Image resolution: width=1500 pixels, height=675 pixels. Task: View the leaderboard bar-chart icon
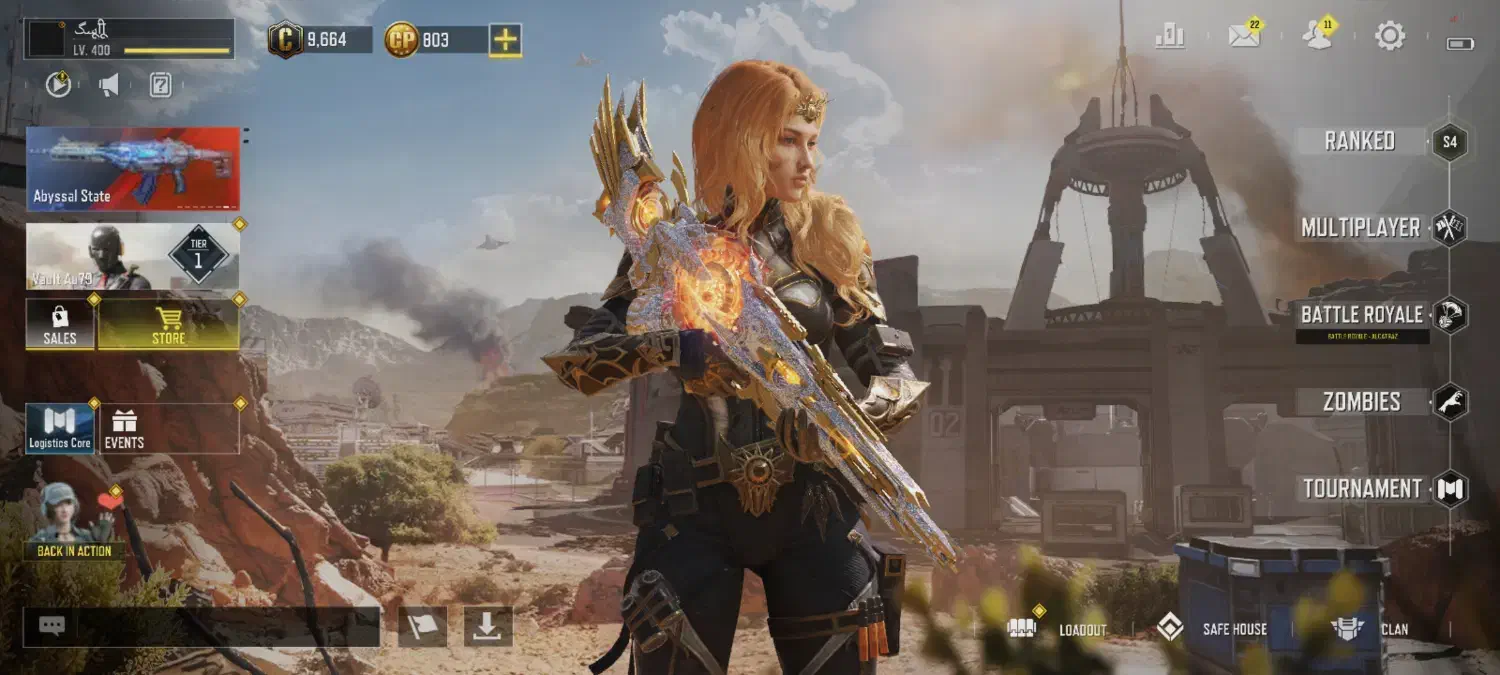(1169, 37)
